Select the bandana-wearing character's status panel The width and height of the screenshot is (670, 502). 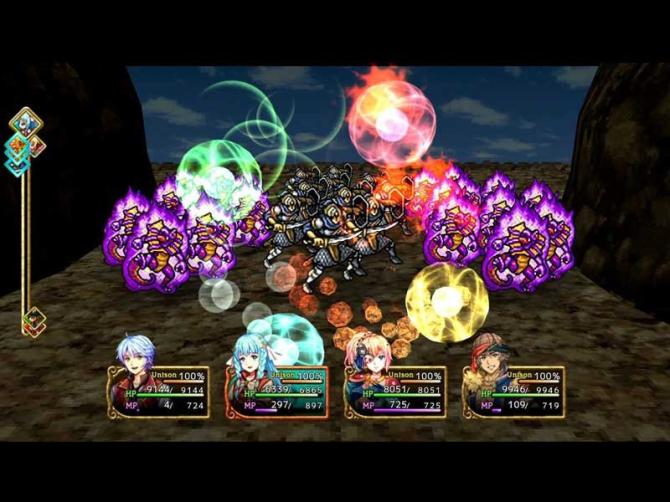(512, 391)
